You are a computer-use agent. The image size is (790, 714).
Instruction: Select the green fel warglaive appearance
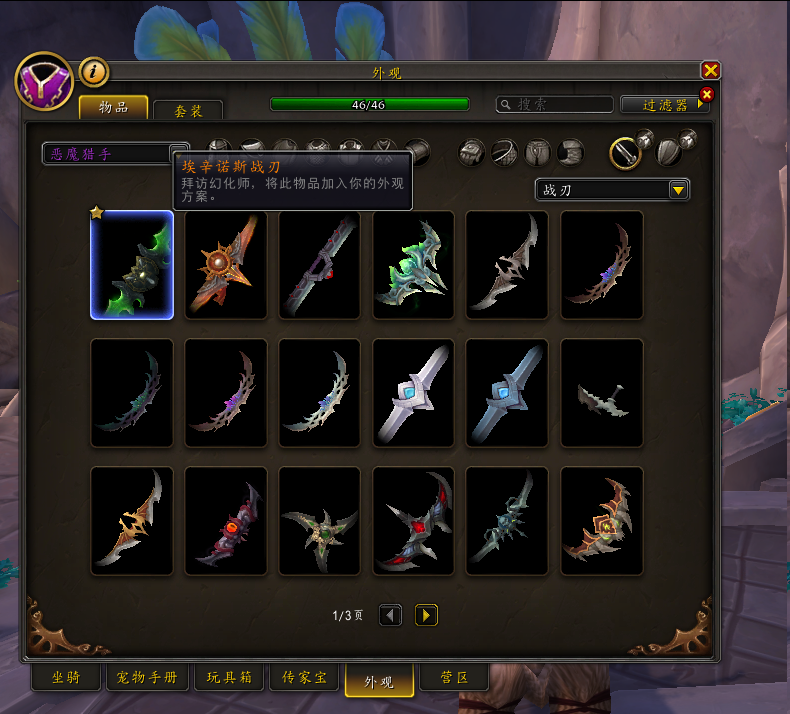[x=132, y=265]
